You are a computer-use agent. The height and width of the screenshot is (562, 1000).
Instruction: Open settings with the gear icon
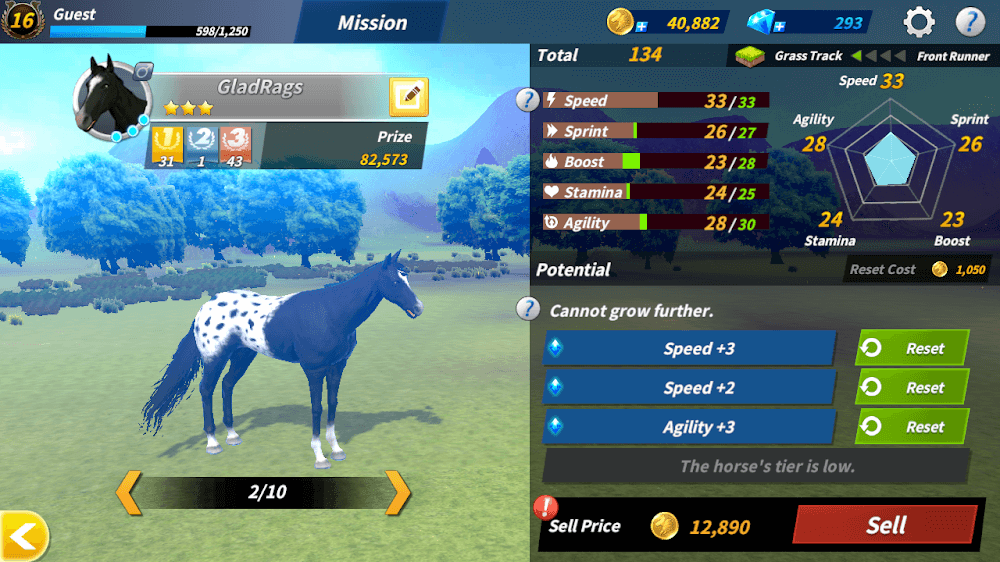coord(919,21)
